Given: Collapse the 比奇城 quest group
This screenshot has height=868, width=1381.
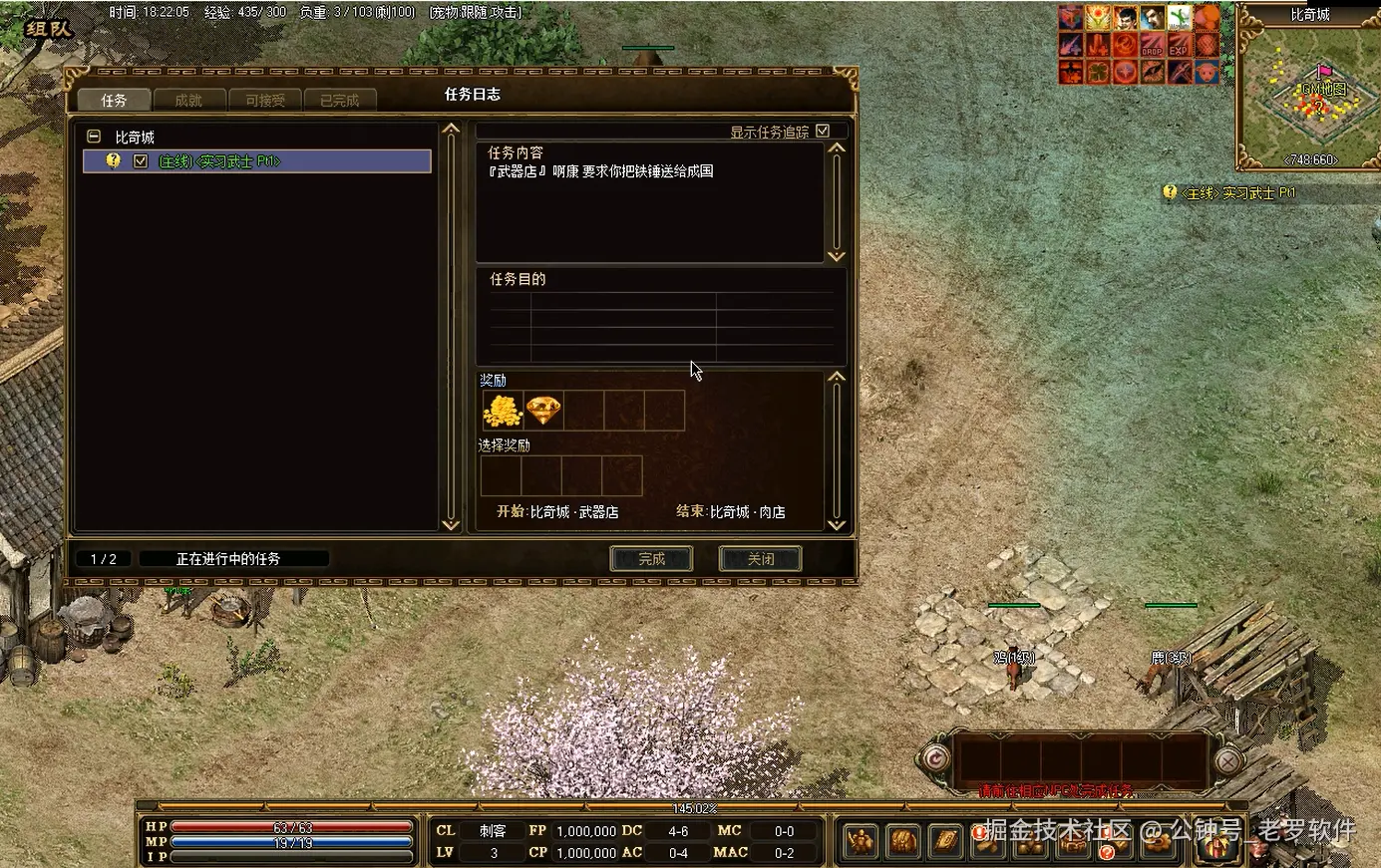Looking at the screenshot, I should [x=94, y=137].
